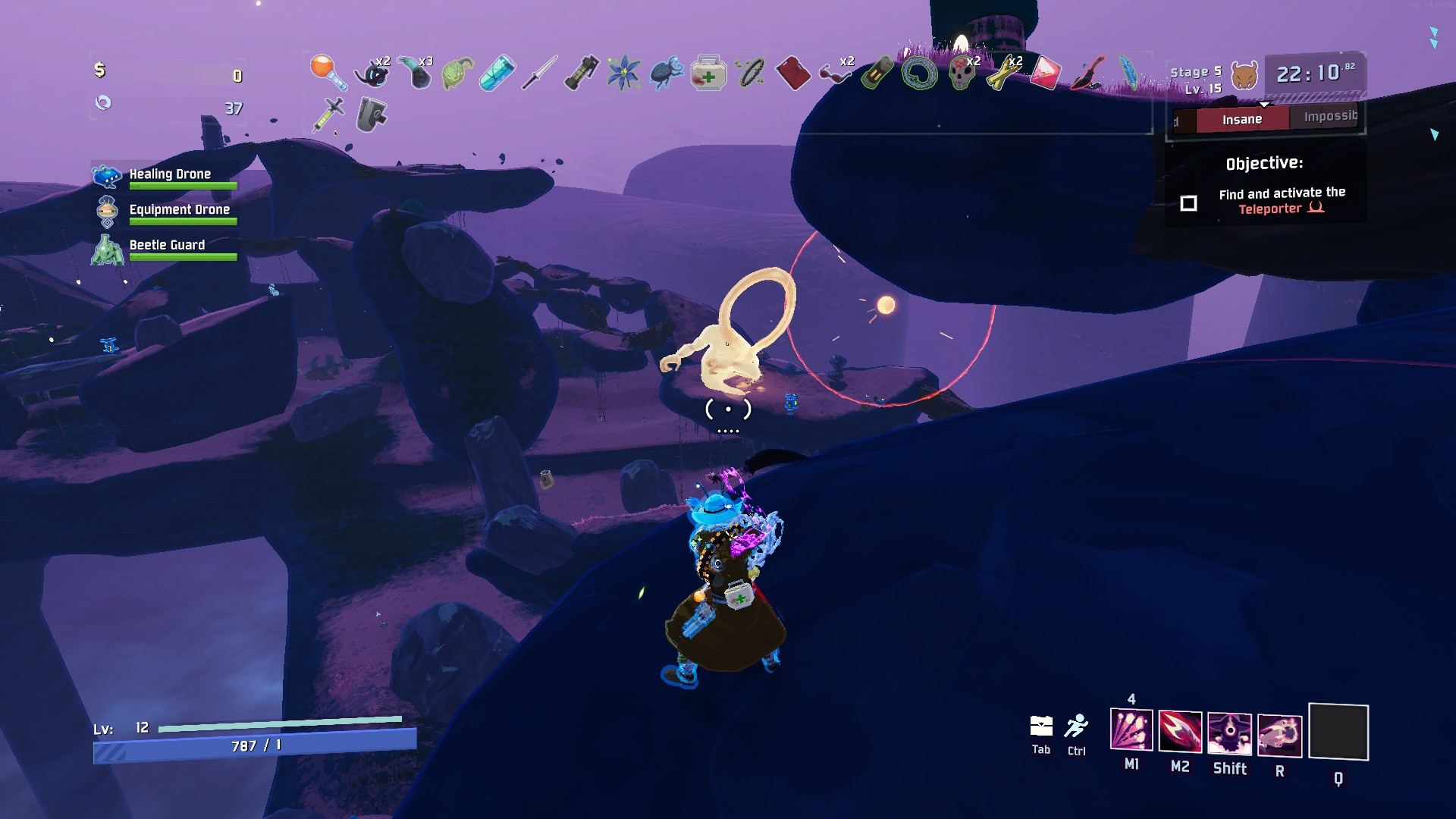The width and height of the screenshot is (1456, 819).
Task: Select the syringe item icon
Action: click(x=329, y=115)
